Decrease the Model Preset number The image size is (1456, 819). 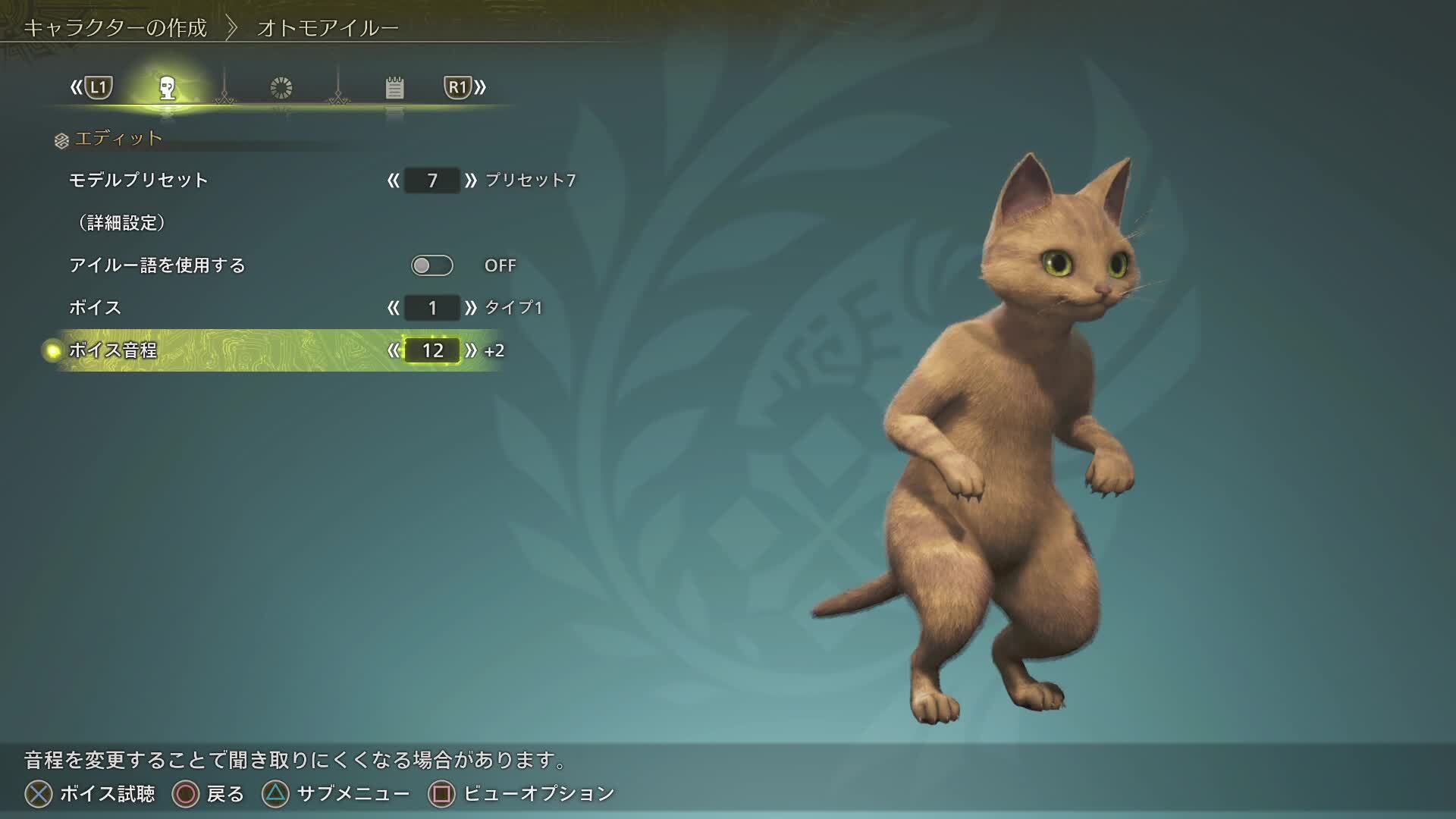point(393,180)
